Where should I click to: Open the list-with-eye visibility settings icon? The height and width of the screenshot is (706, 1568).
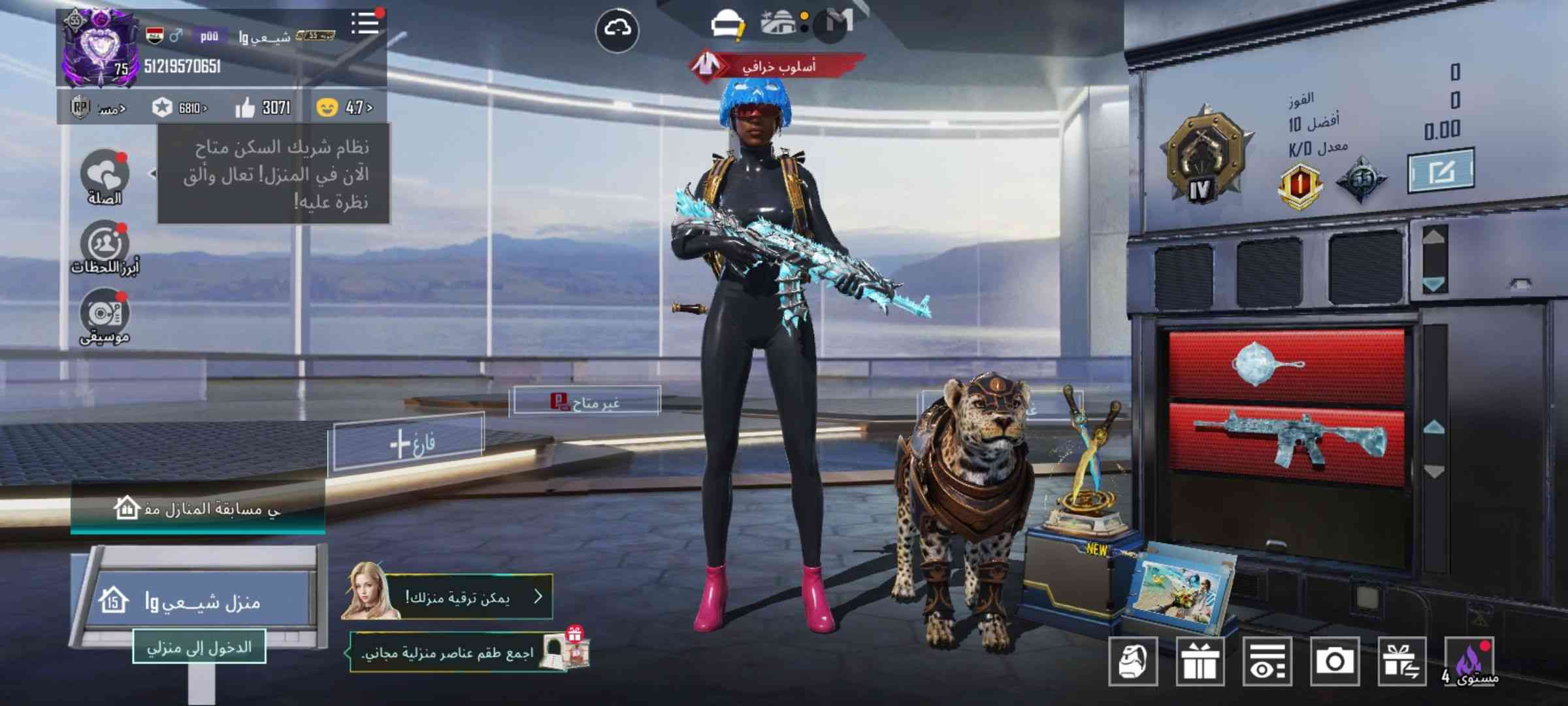pyautogui.click(x=1267, y=662)
